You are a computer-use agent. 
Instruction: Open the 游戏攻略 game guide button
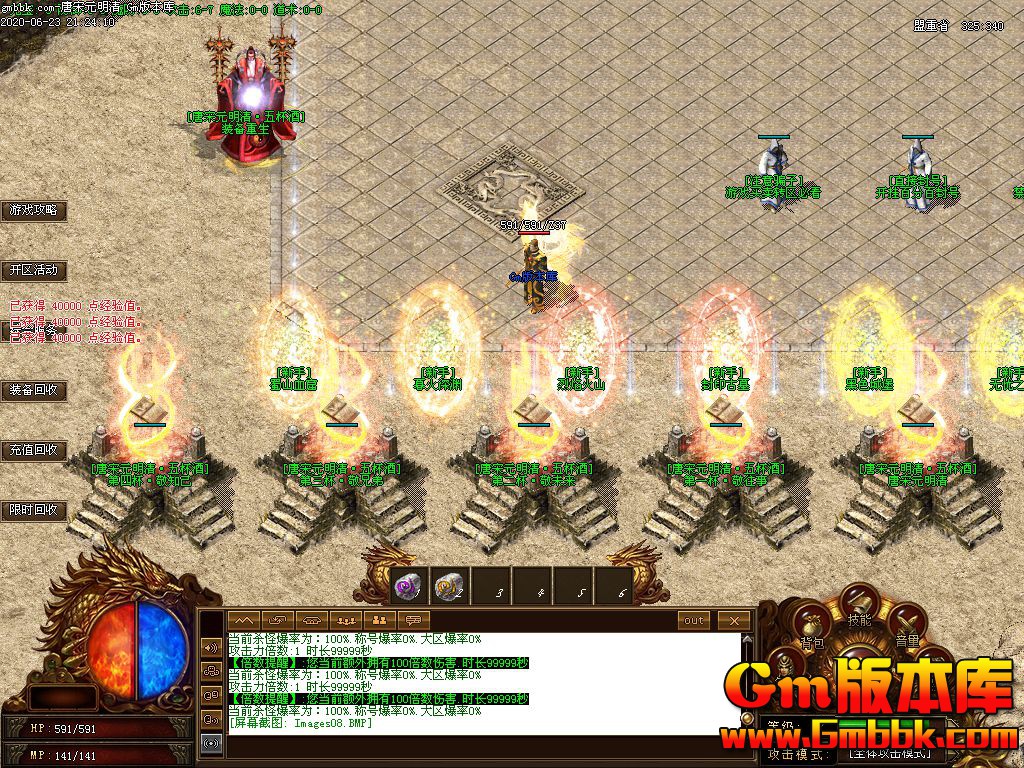coord(34,211)
